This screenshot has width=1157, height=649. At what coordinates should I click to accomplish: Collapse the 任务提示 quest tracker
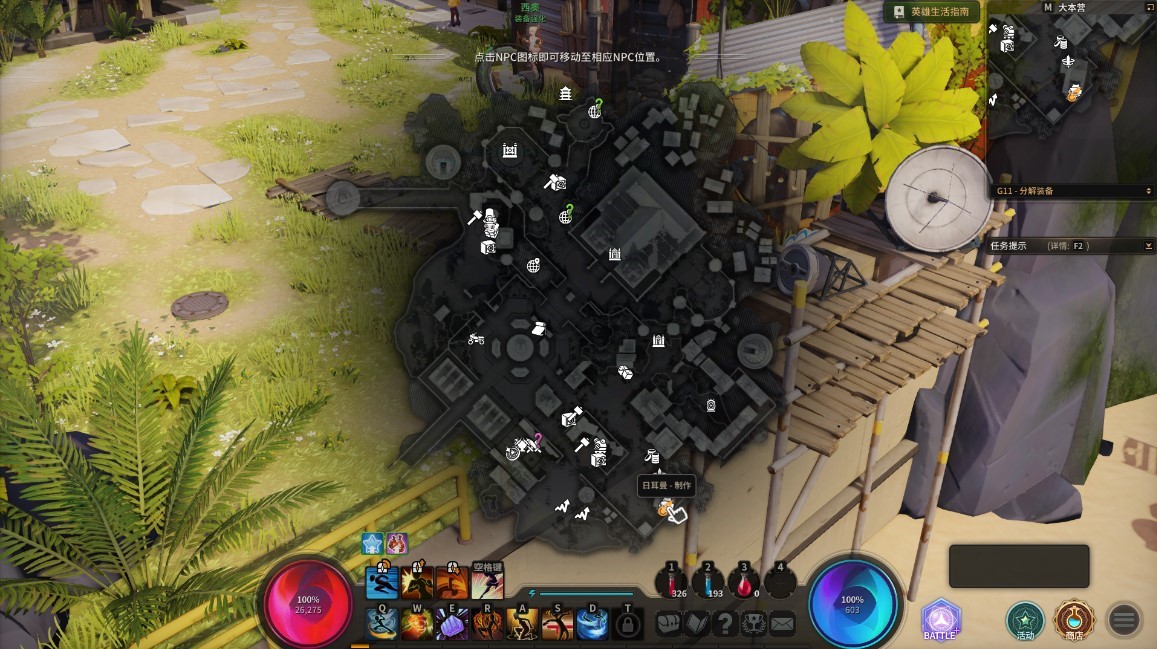[1148, 245]
